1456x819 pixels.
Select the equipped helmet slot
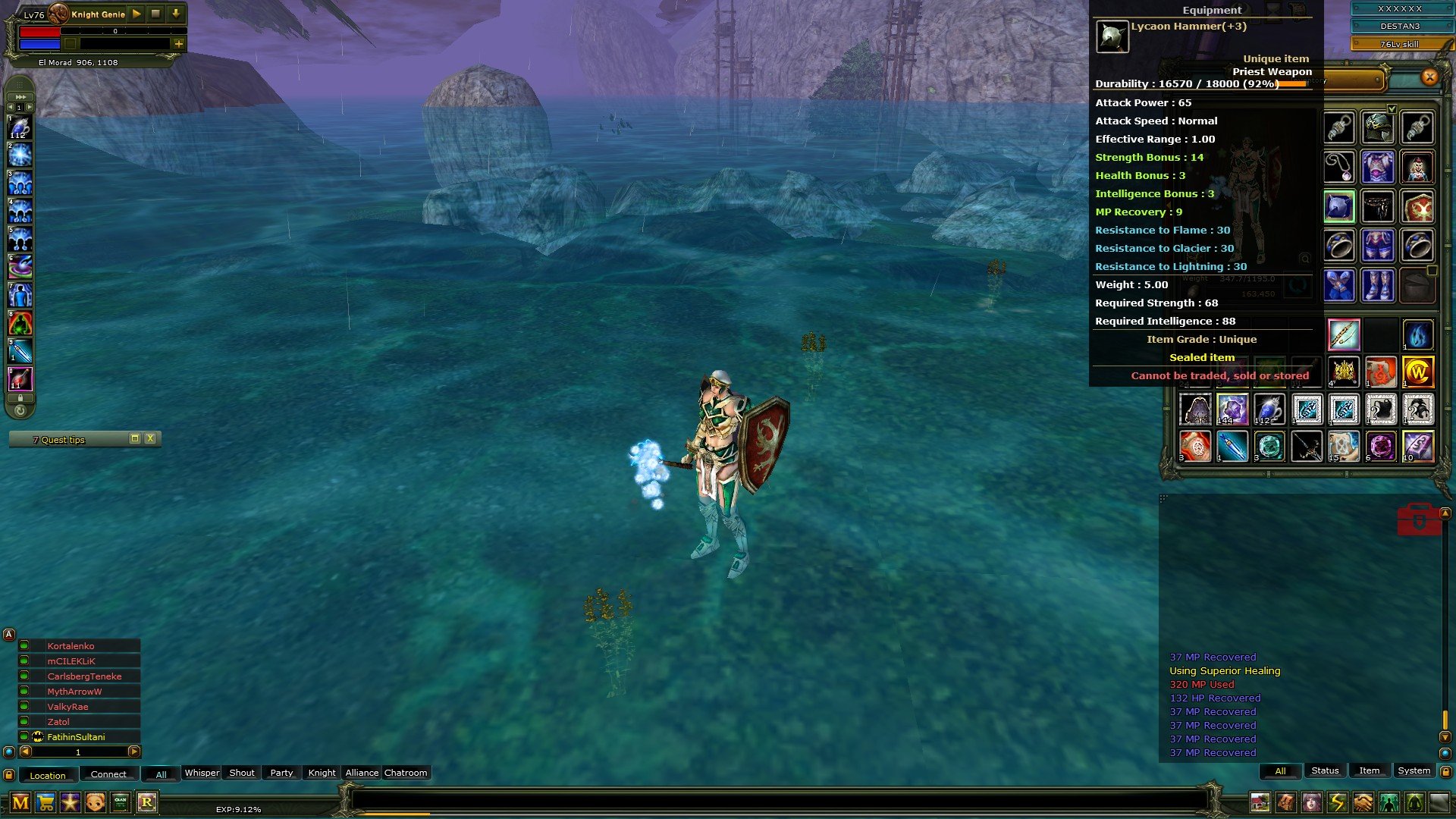coord(1378,128)
